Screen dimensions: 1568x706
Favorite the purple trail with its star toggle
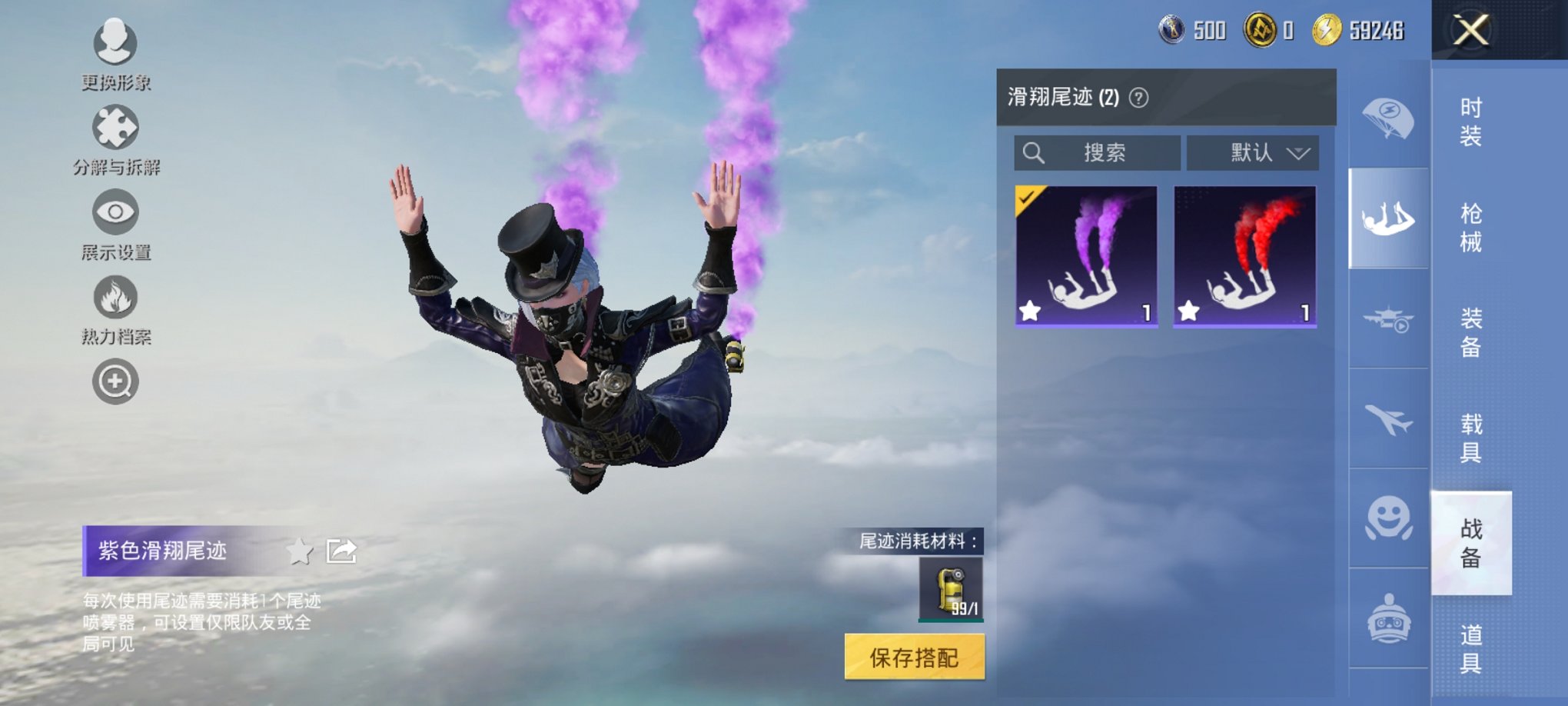(x=1030, y=311)
